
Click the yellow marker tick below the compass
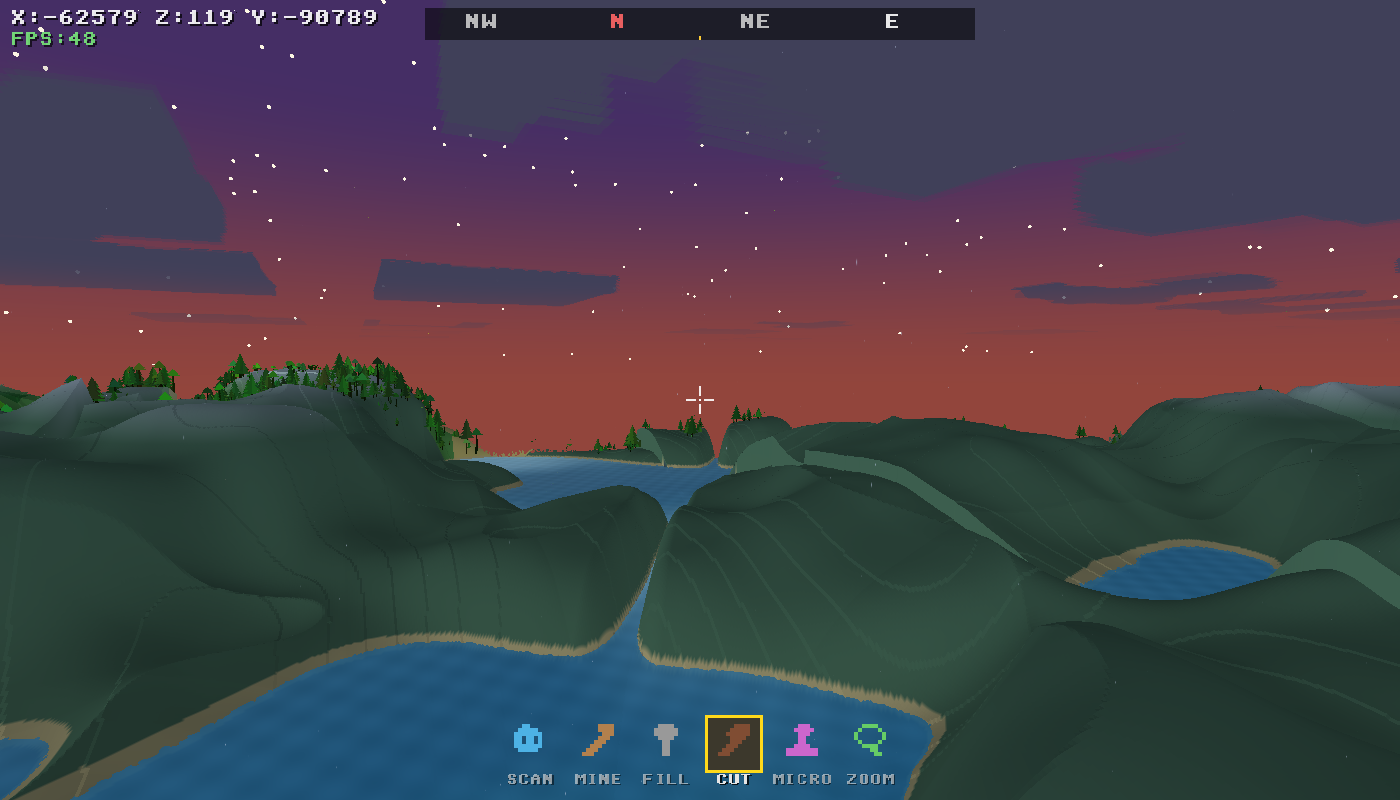pos(700,38)
